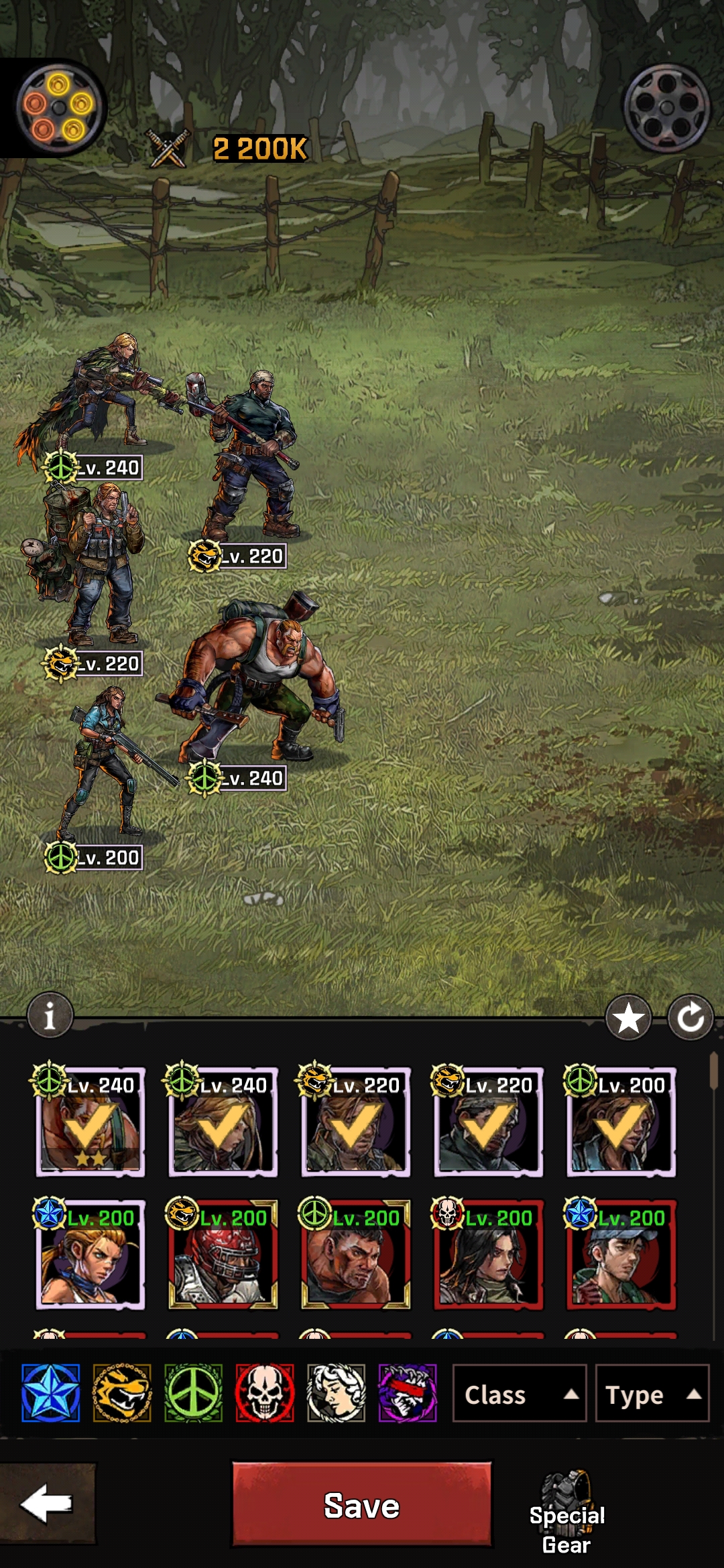Filter heroes by white-haired woman faction
The width and height of the screenshot is (724, 1568).
(x=336, y=1393)
